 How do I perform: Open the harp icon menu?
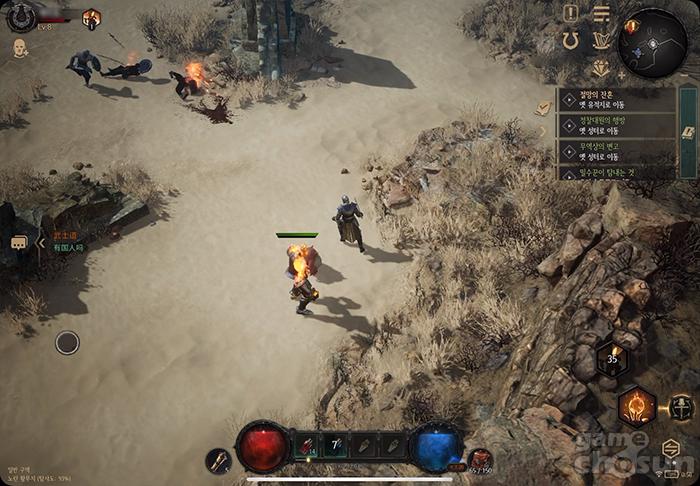point(601,41)
